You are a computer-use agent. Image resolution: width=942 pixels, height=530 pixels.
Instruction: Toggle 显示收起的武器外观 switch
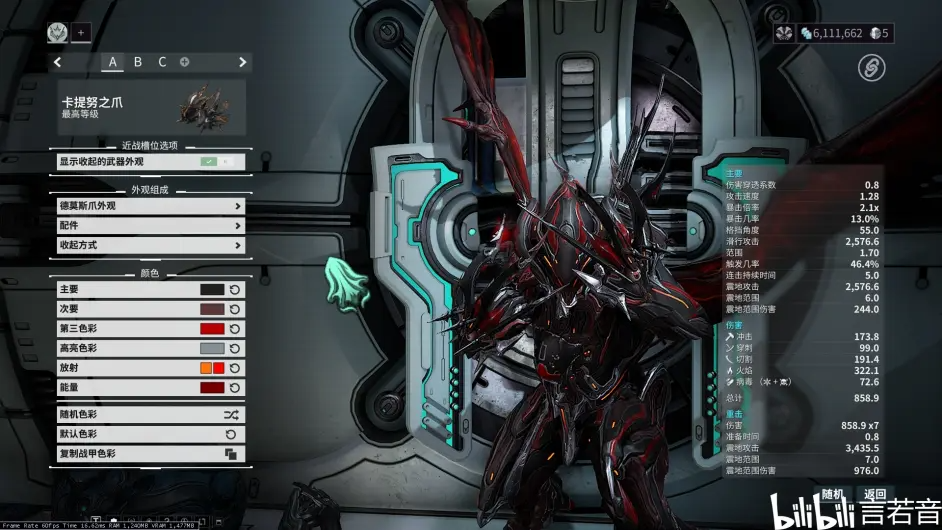(219, 161)
